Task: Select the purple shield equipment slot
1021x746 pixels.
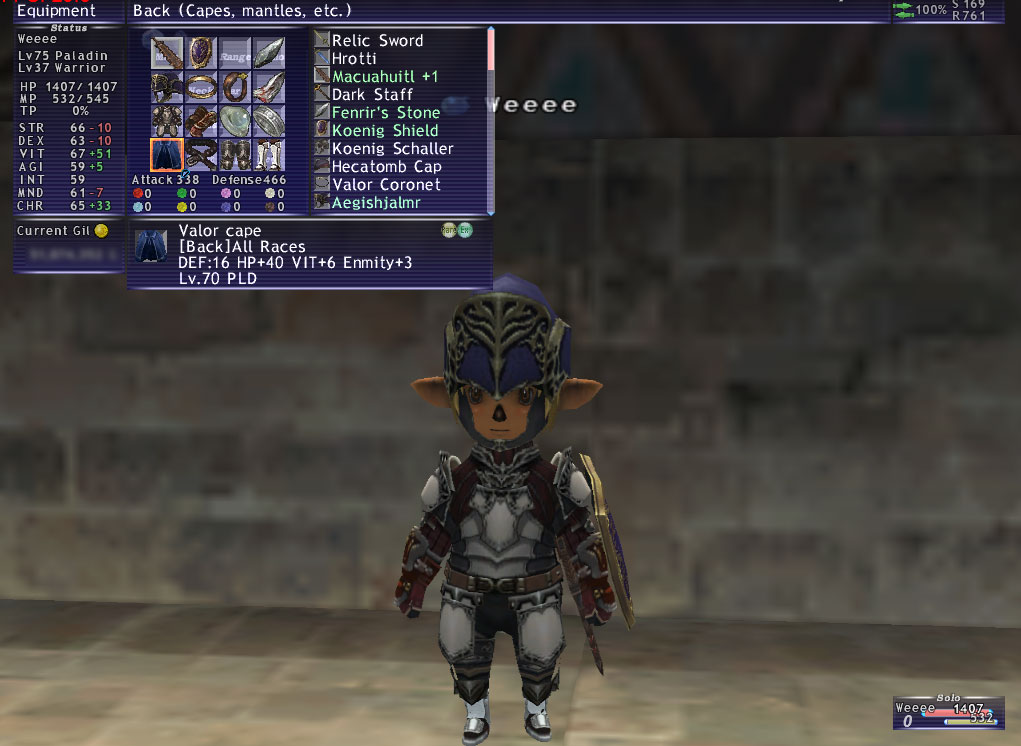Action: pyautogui.click(x=201, y=53)
